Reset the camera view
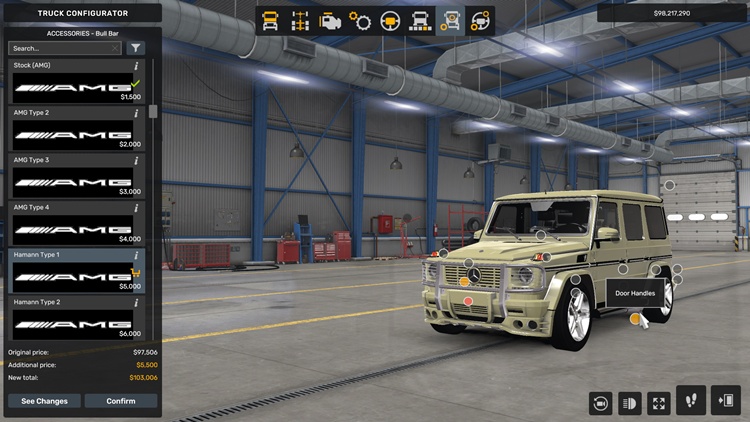The width and height of the screenshot is (750, 422). [x=601, y=402]
